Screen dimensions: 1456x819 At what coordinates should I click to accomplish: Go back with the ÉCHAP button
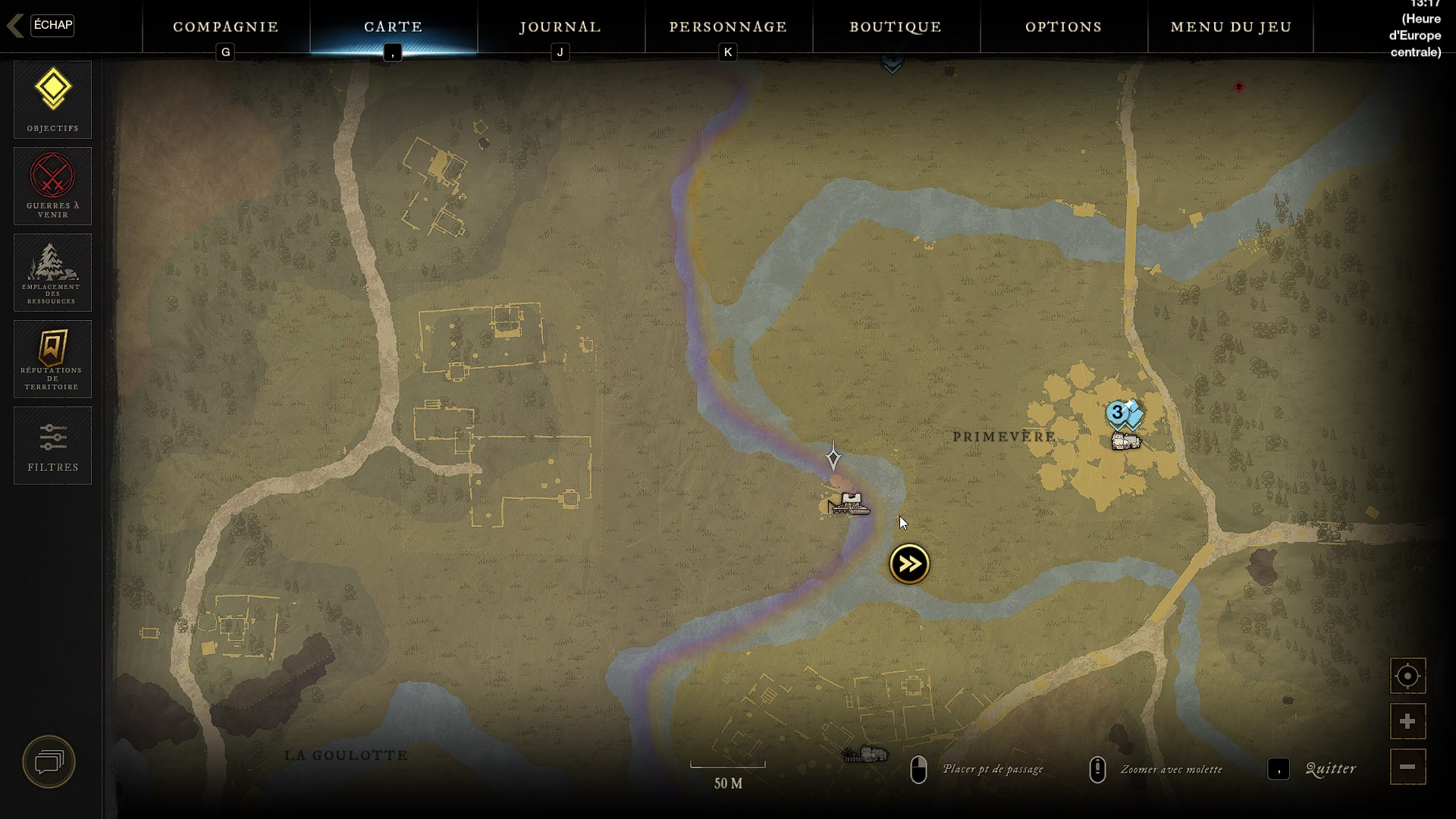(x=52, y=25)
